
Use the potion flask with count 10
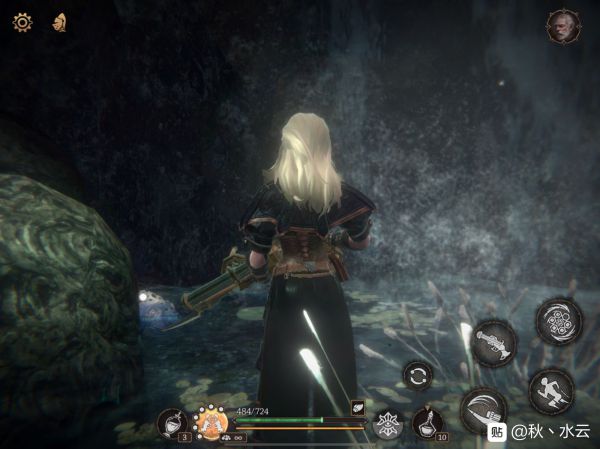coord(429,422)
